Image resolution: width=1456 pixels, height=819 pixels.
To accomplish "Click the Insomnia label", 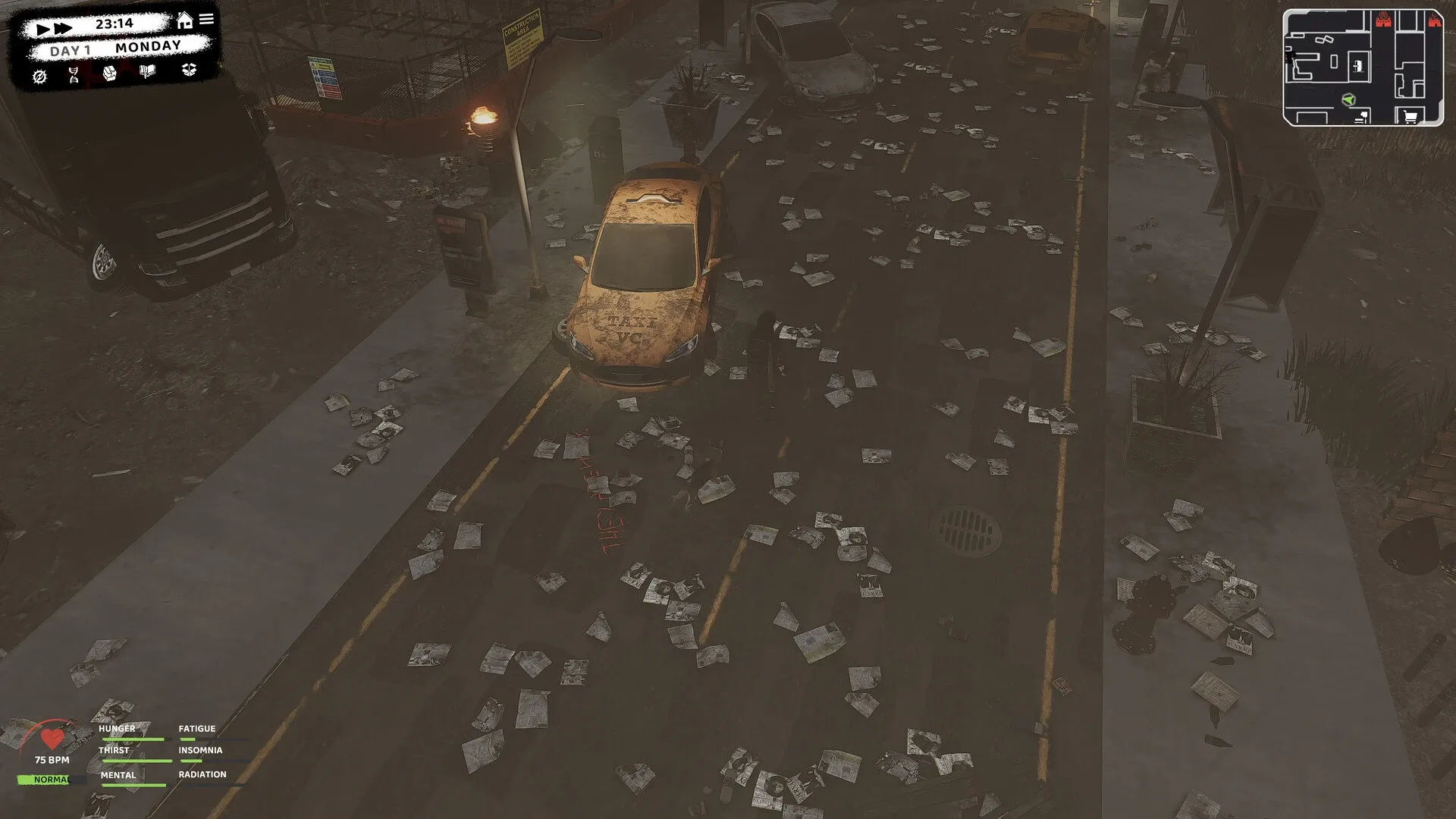I will tap(199, 751).
